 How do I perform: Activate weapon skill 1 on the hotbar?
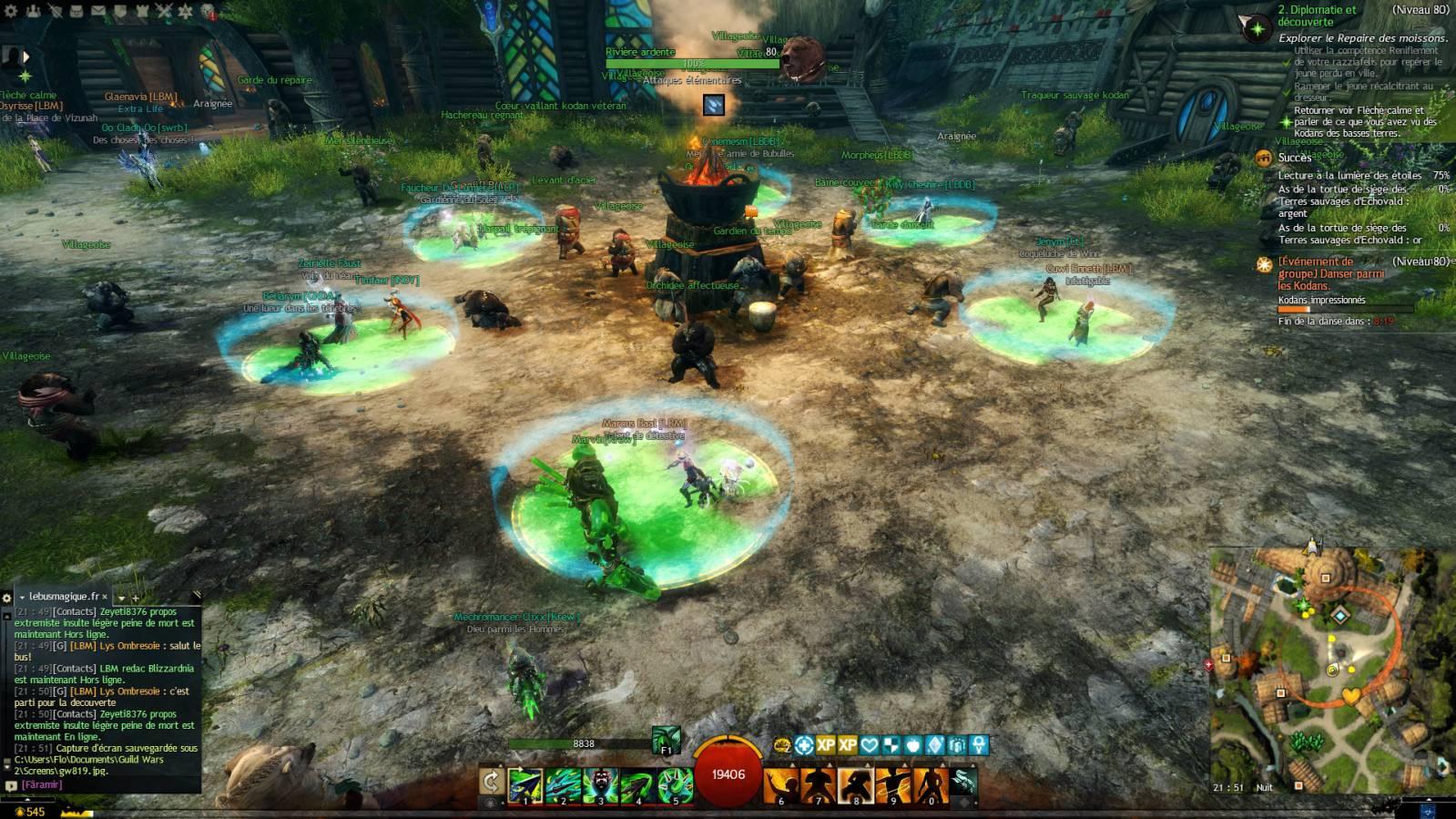(x=525, y=785)
